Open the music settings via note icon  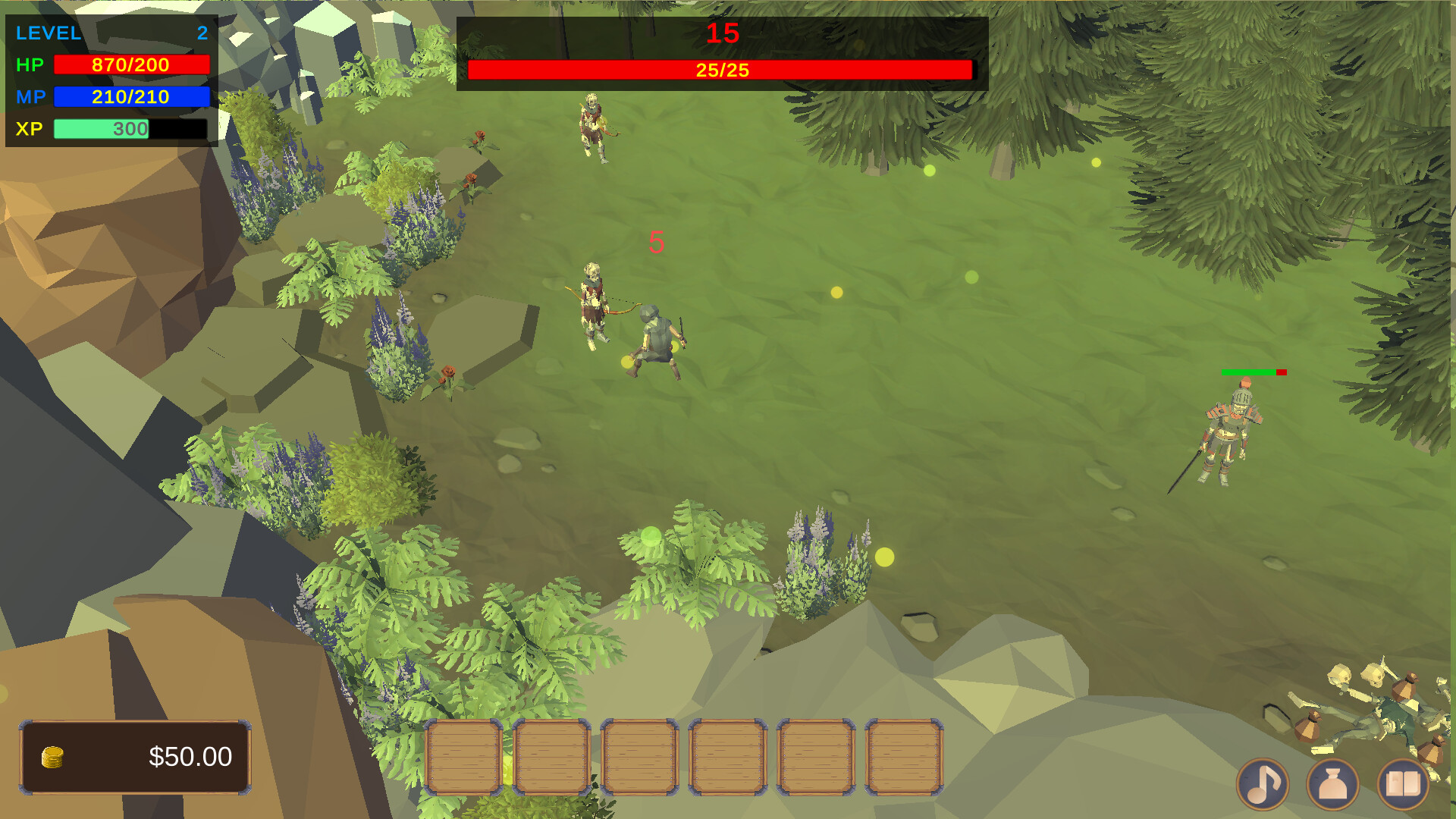1264,785
